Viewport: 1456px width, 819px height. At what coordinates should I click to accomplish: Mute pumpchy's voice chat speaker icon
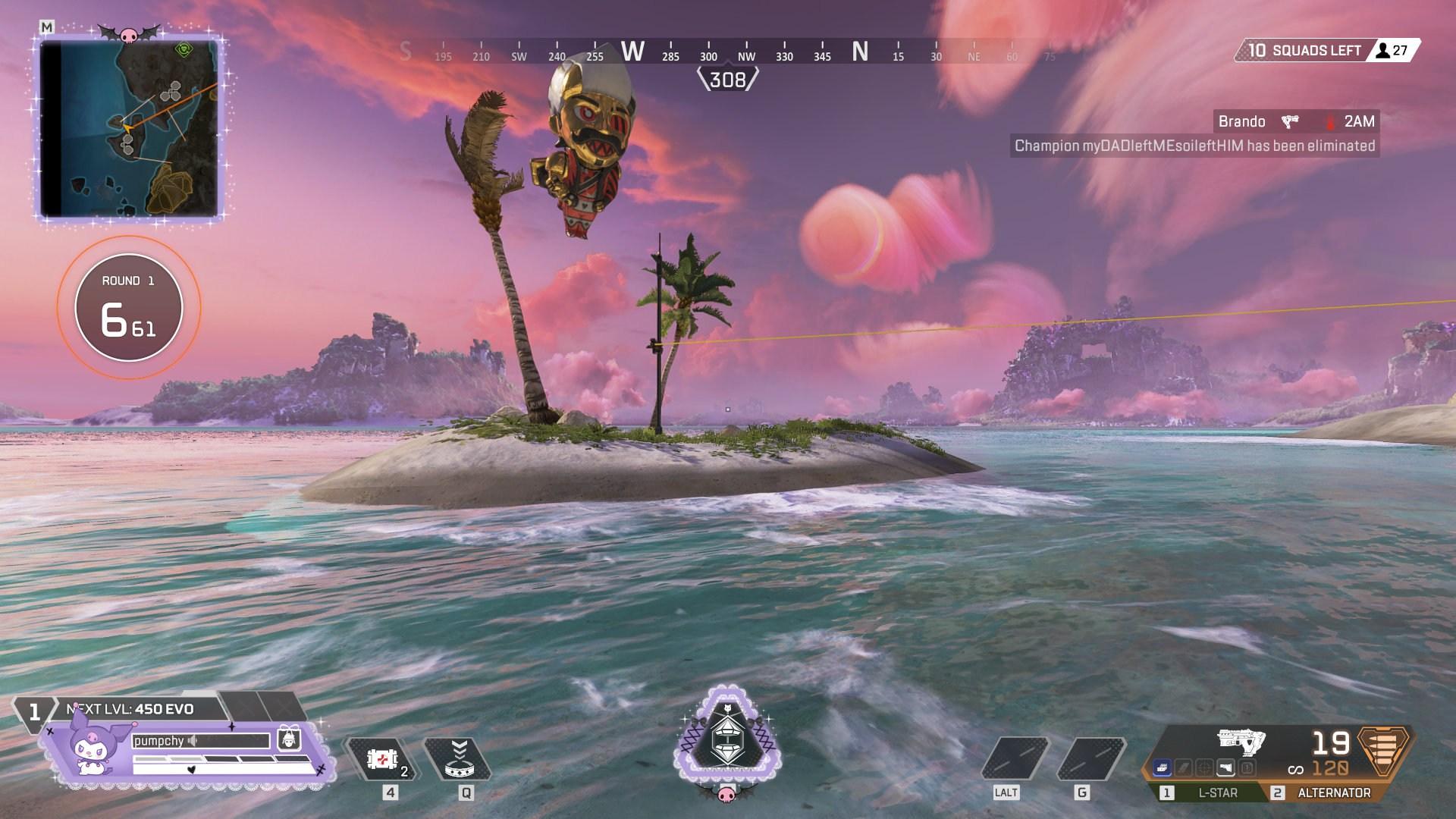point(193,741)
